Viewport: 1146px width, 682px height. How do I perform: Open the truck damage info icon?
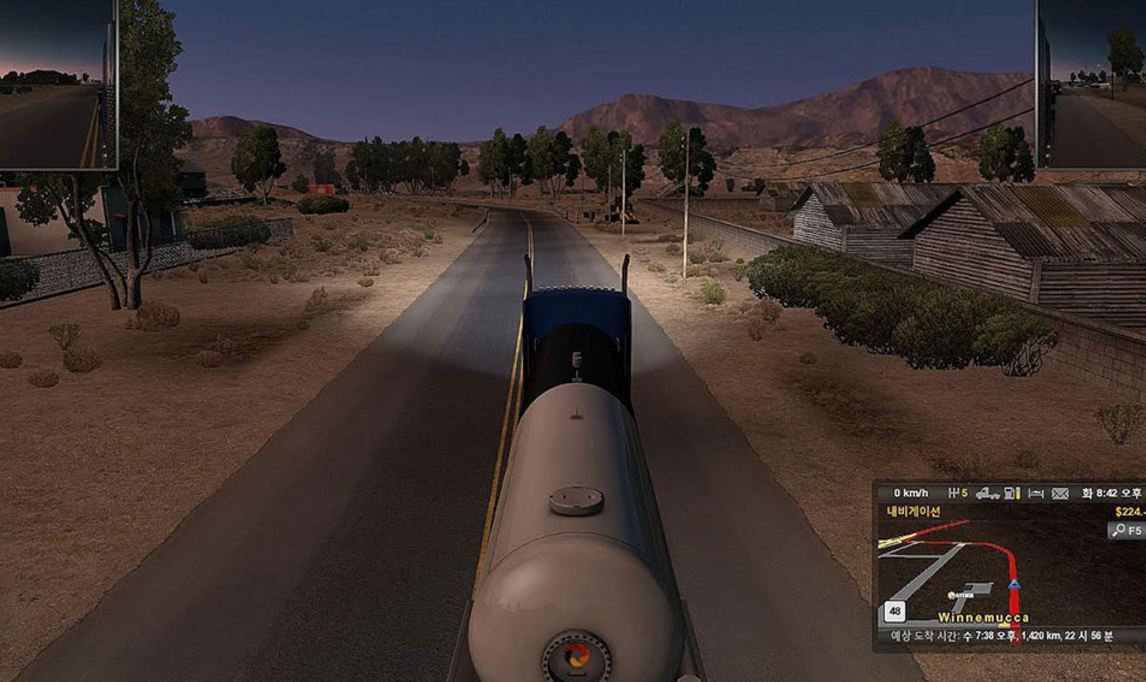[x=989, y=493]
